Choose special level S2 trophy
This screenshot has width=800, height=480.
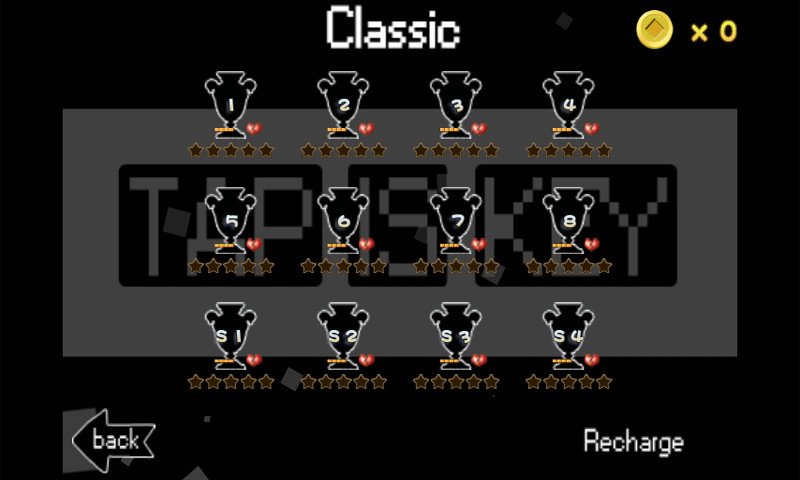(344, 335)
